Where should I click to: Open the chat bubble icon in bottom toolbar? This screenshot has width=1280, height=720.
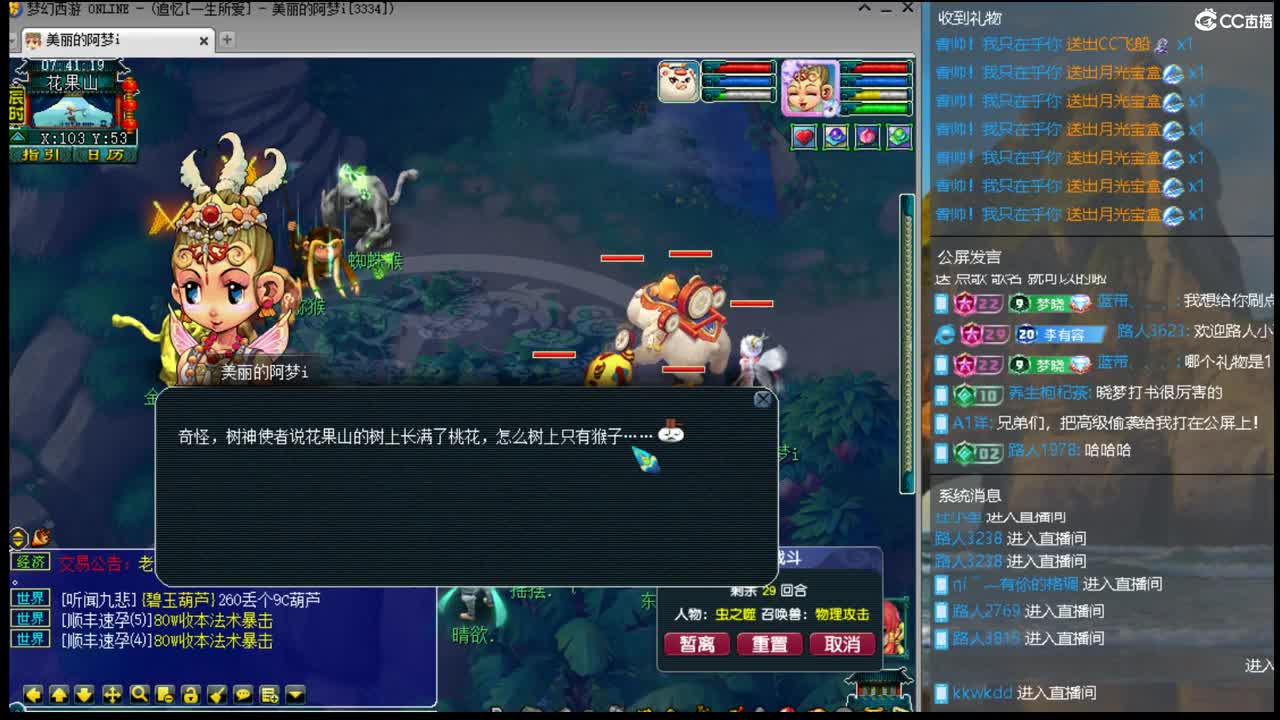coord(244,694)
